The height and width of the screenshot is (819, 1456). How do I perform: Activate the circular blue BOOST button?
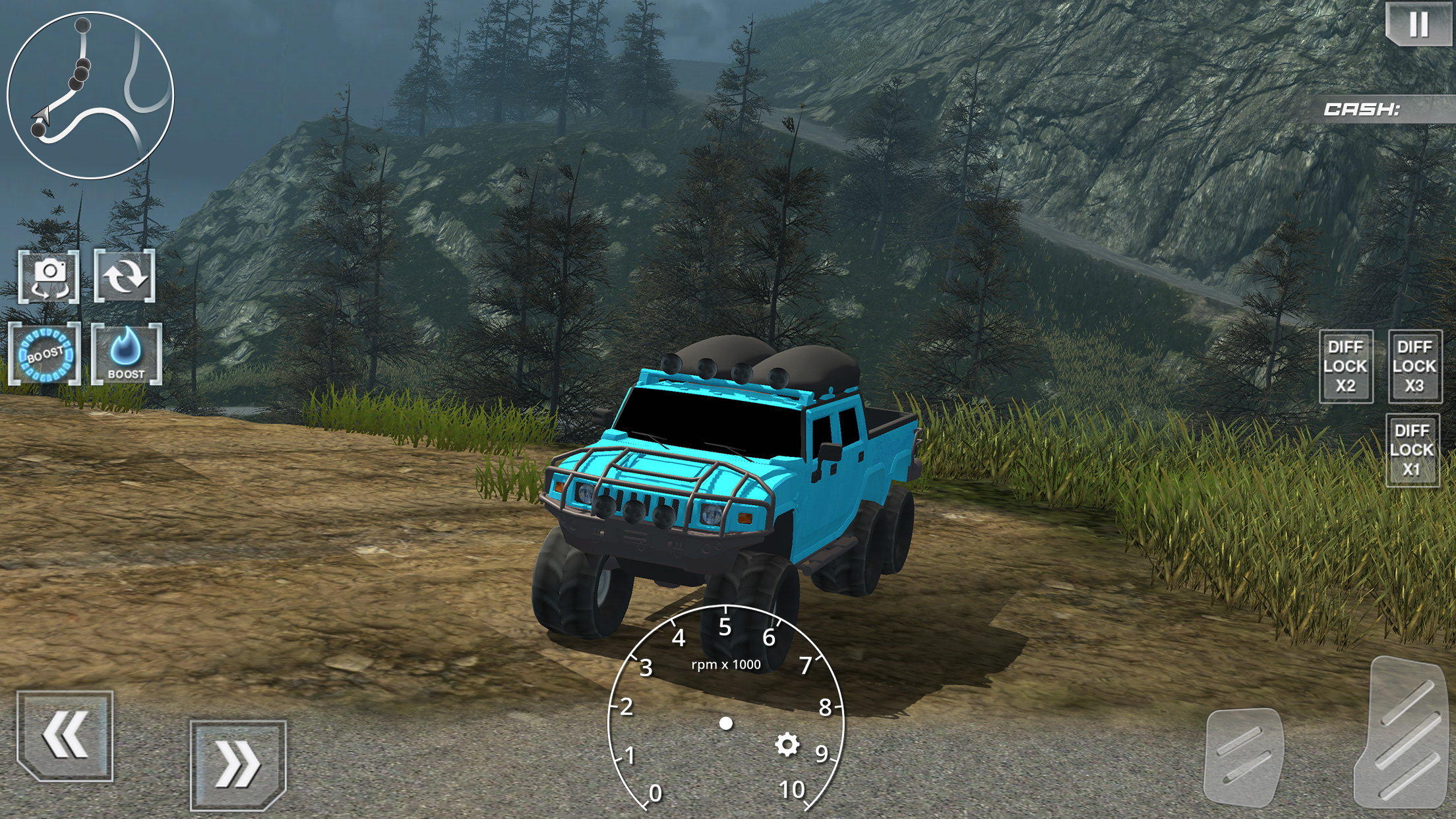click(44, 354)
